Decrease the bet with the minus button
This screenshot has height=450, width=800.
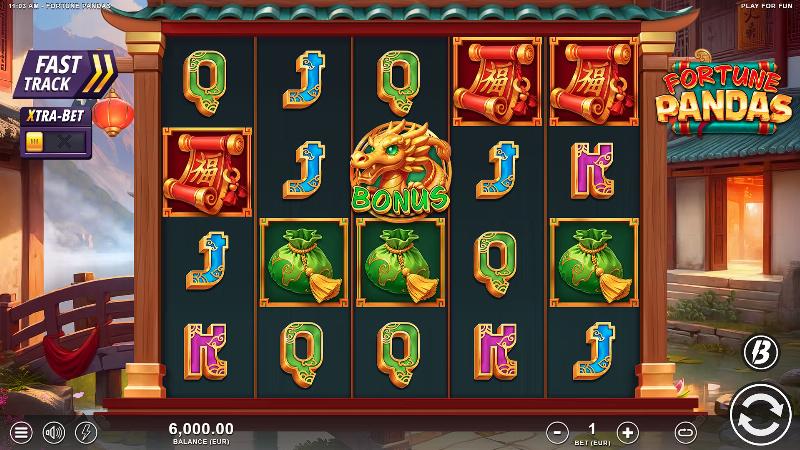(557, 432)
